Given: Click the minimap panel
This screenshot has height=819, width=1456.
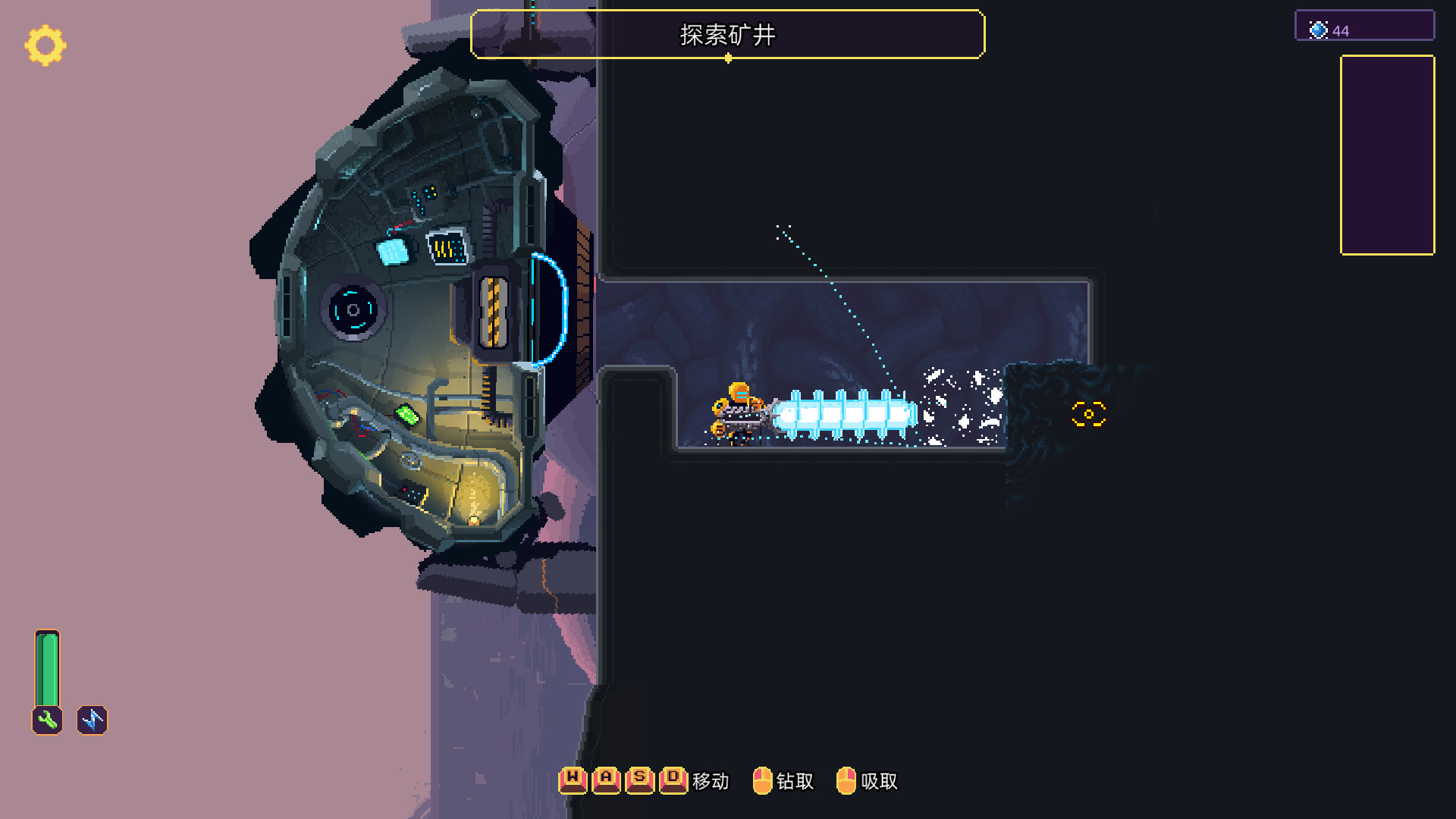Looking at the screenshot, I should coord(1387,155).
